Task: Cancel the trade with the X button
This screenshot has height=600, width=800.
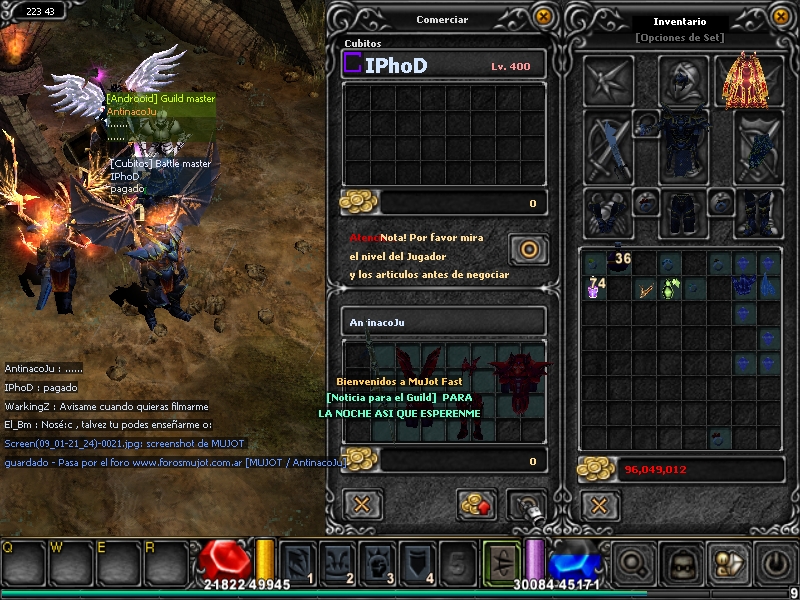Action: 361,504
